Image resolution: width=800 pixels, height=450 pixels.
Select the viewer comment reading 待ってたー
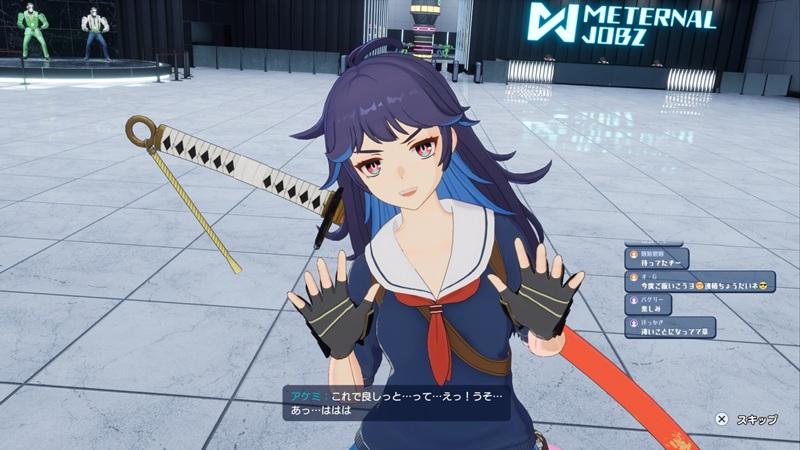[x=657, y=259]
